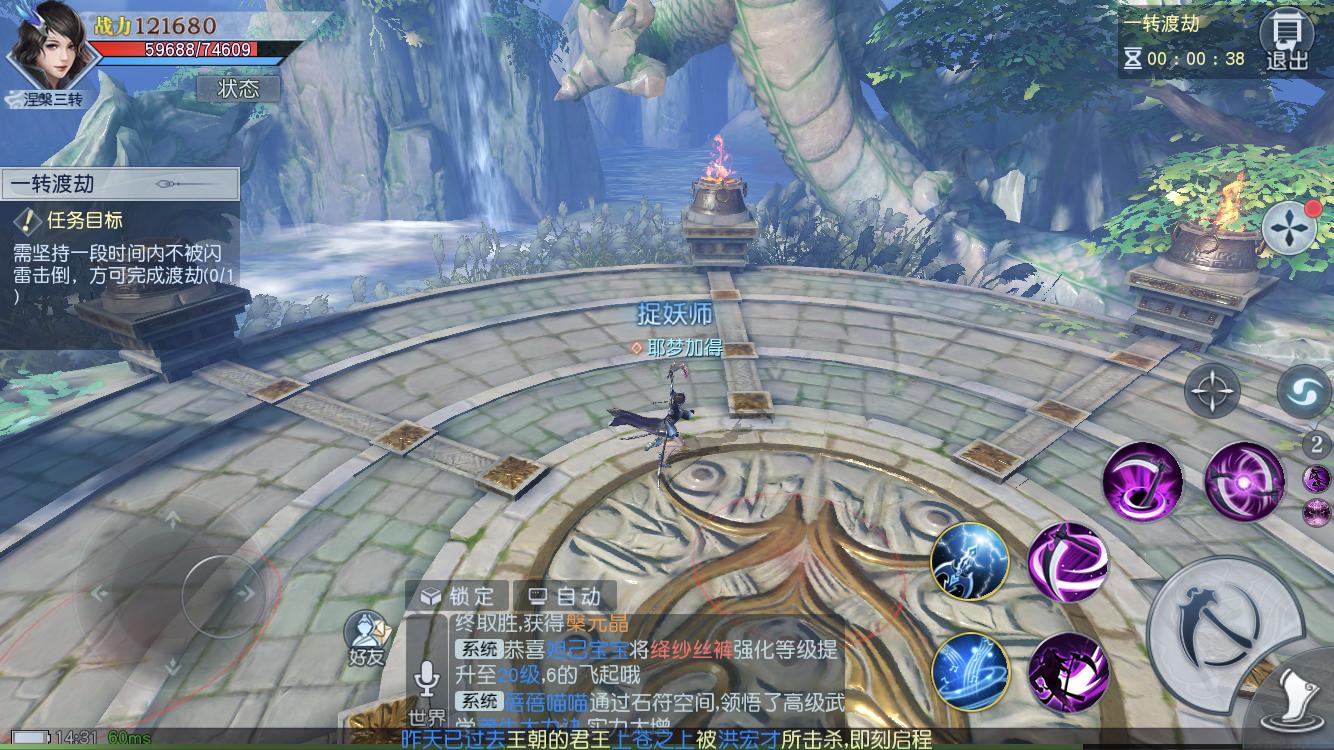Use the purple scythe-reap skill
Image resolution: width=1334 pixels, height=750 pixels.
(x=1142, y=483)
